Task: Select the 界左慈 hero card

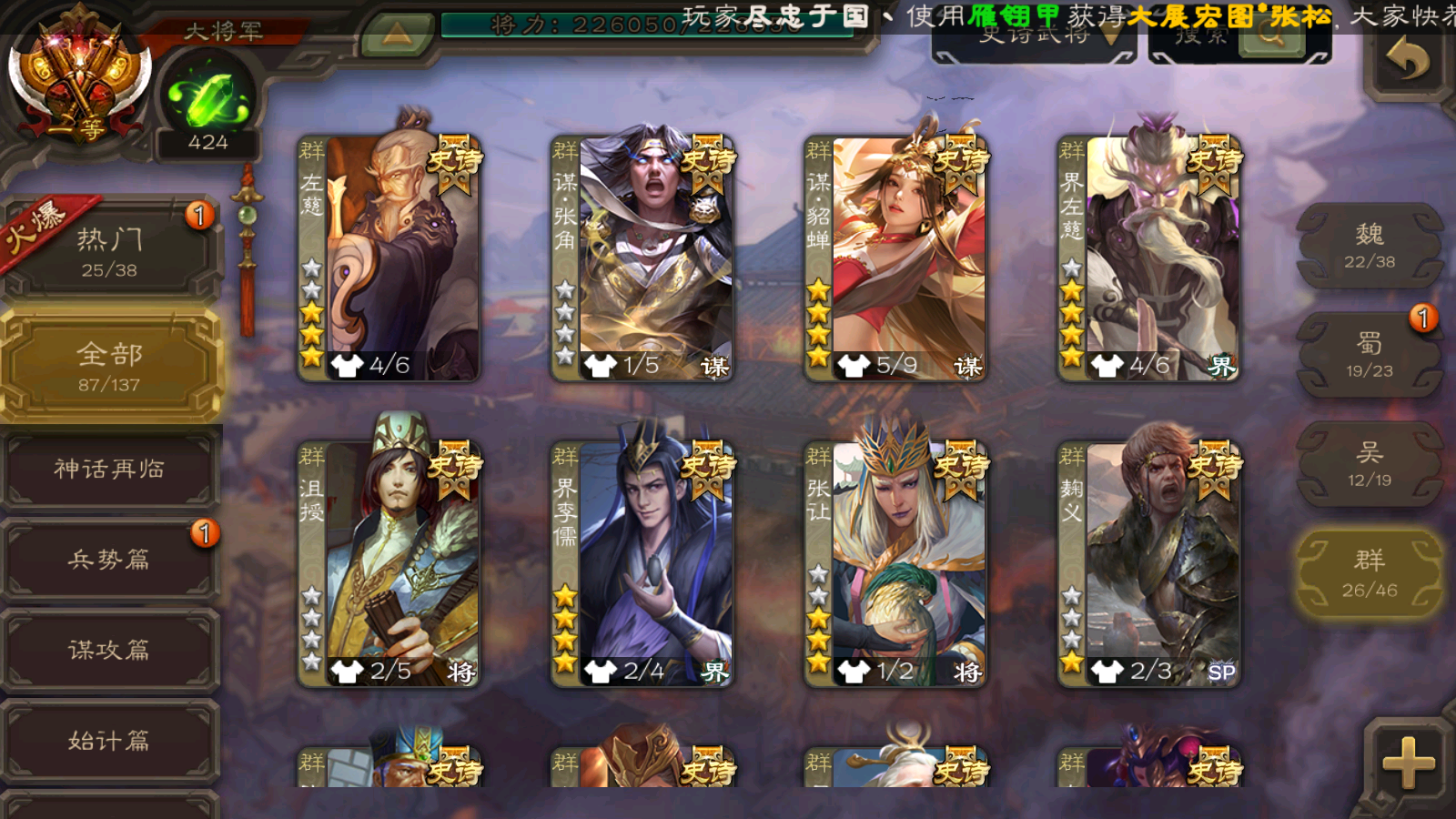Action: (x=1148, y=258)
